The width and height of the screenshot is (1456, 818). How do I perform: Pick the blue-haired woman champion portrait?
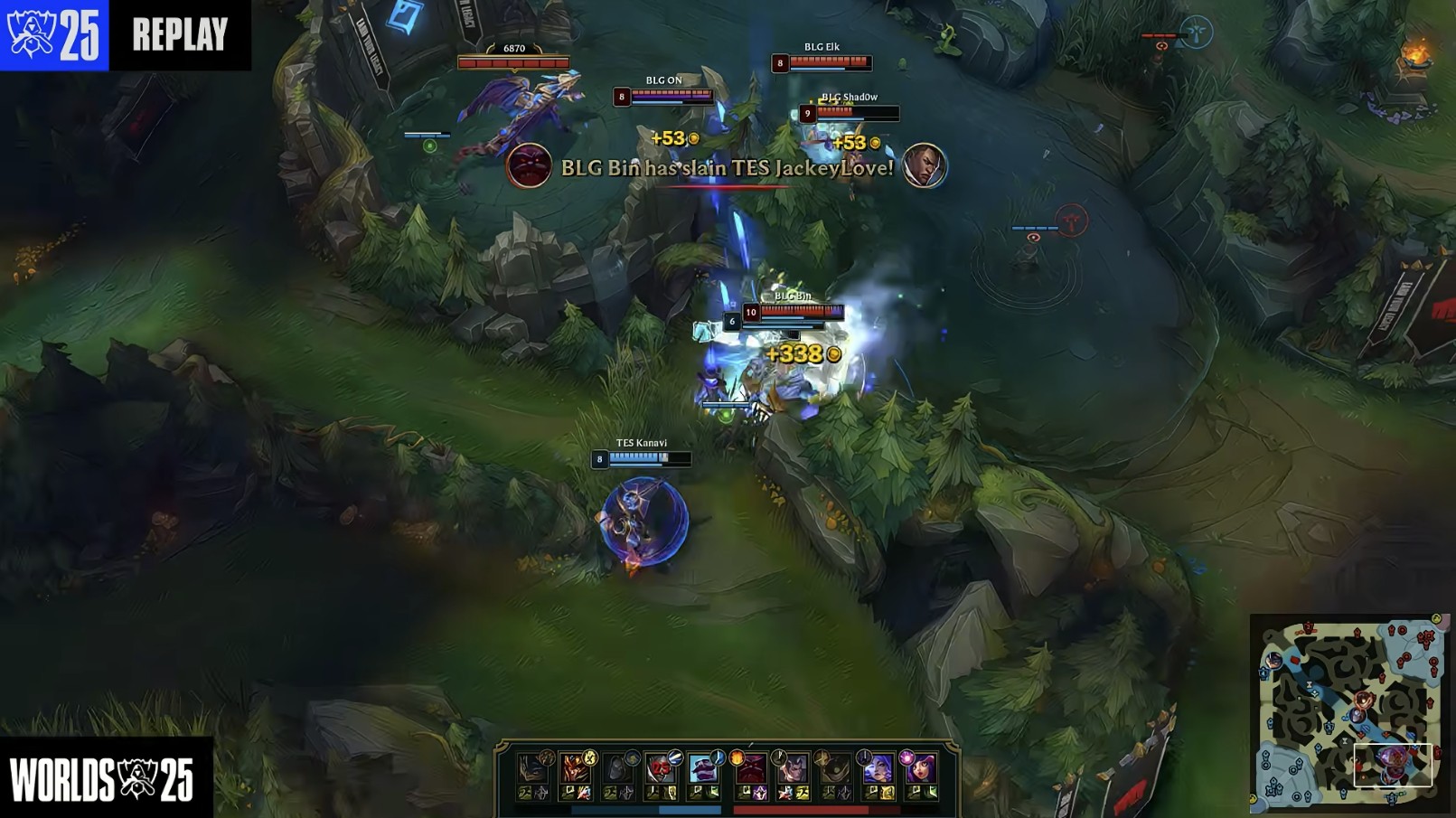coord(877,769)
